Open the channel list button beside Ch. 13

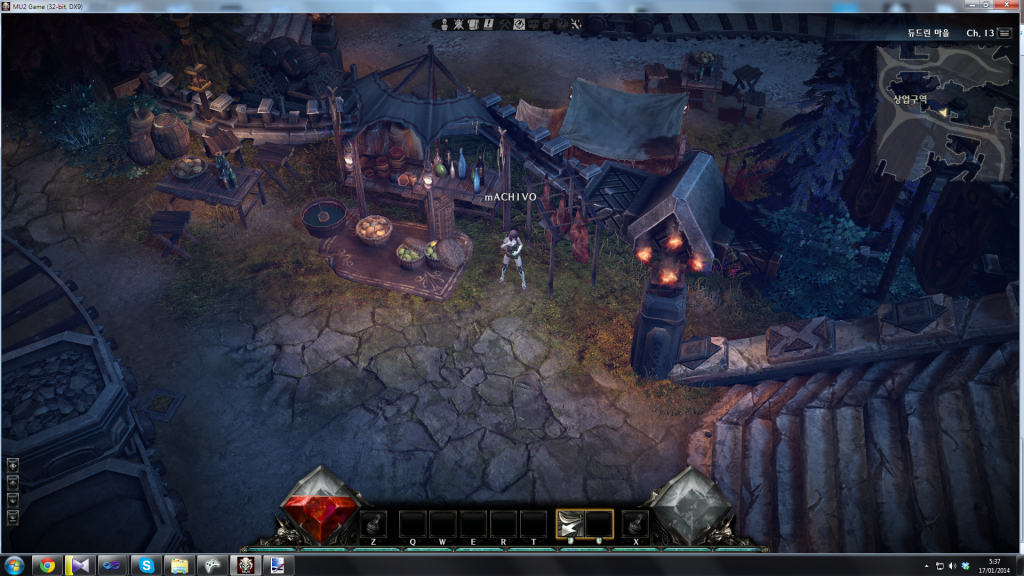coord(1004,33)
